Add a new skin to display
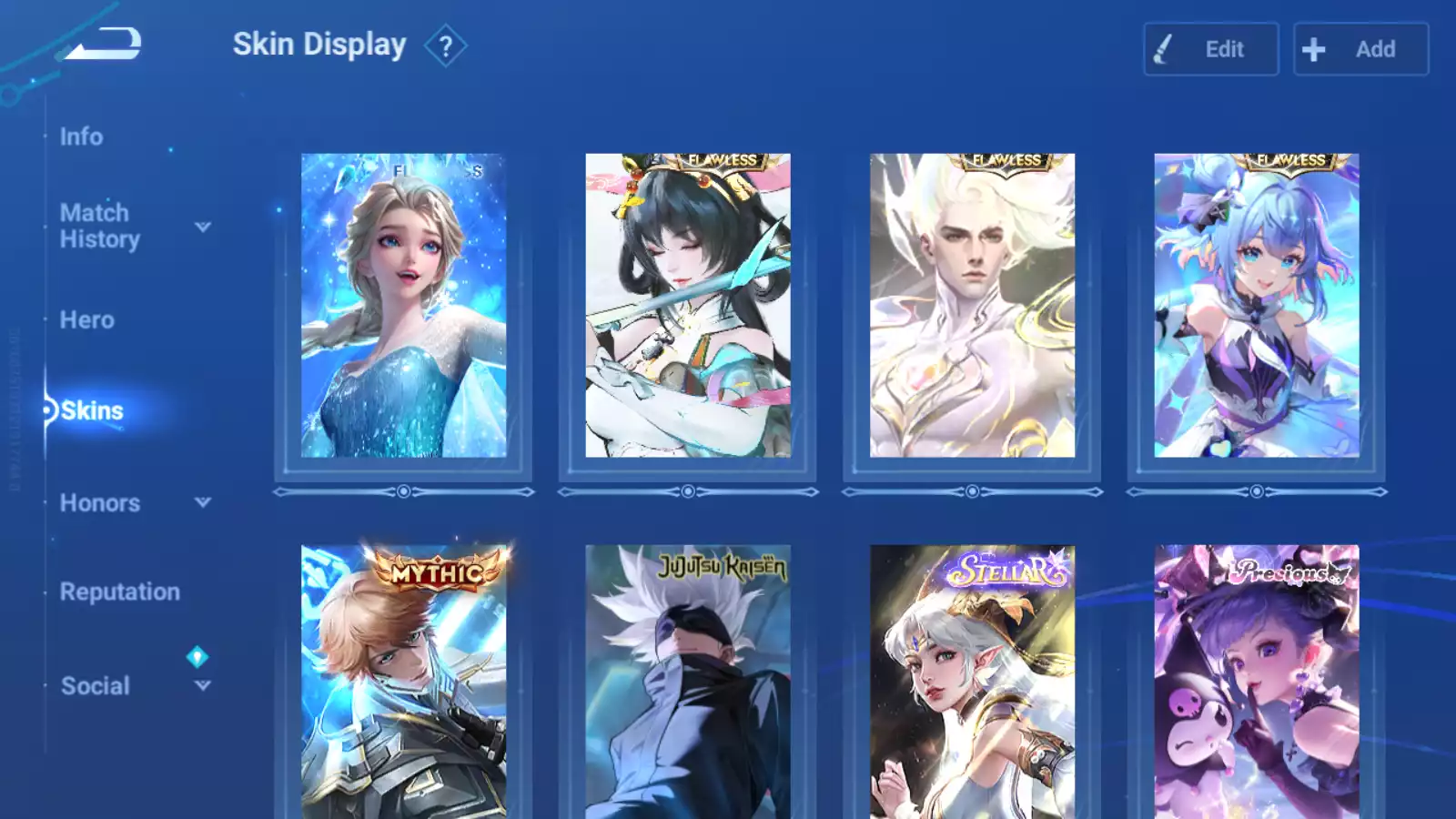This screenshot has width=1456, height=819. pos(1360,49)
